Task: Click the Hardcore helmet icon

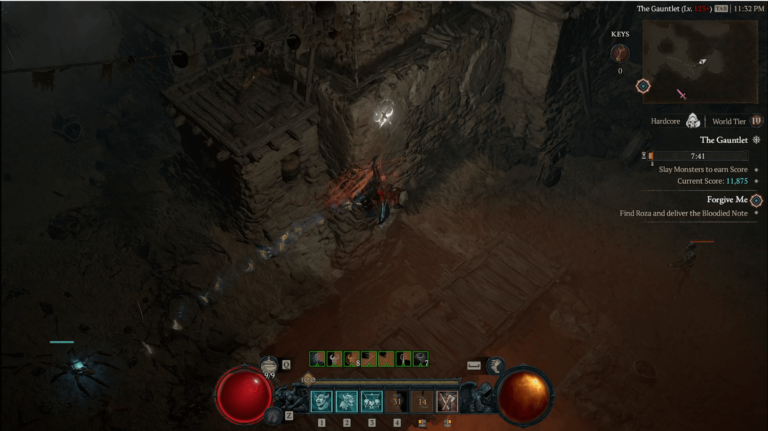Action: click(692, 121)
